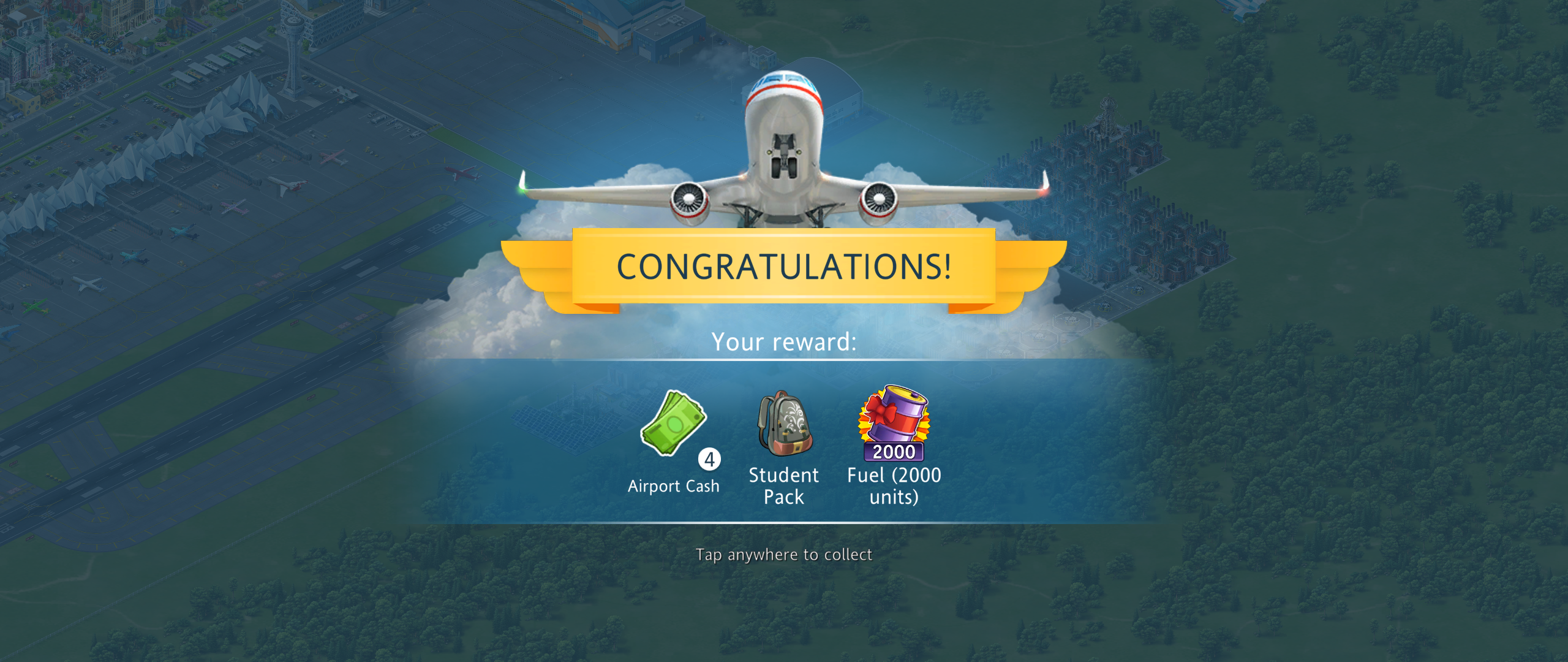Tap the 'Tap anywhere to collect' prompt
The image size is (1568, 662).
coord(783,555)
